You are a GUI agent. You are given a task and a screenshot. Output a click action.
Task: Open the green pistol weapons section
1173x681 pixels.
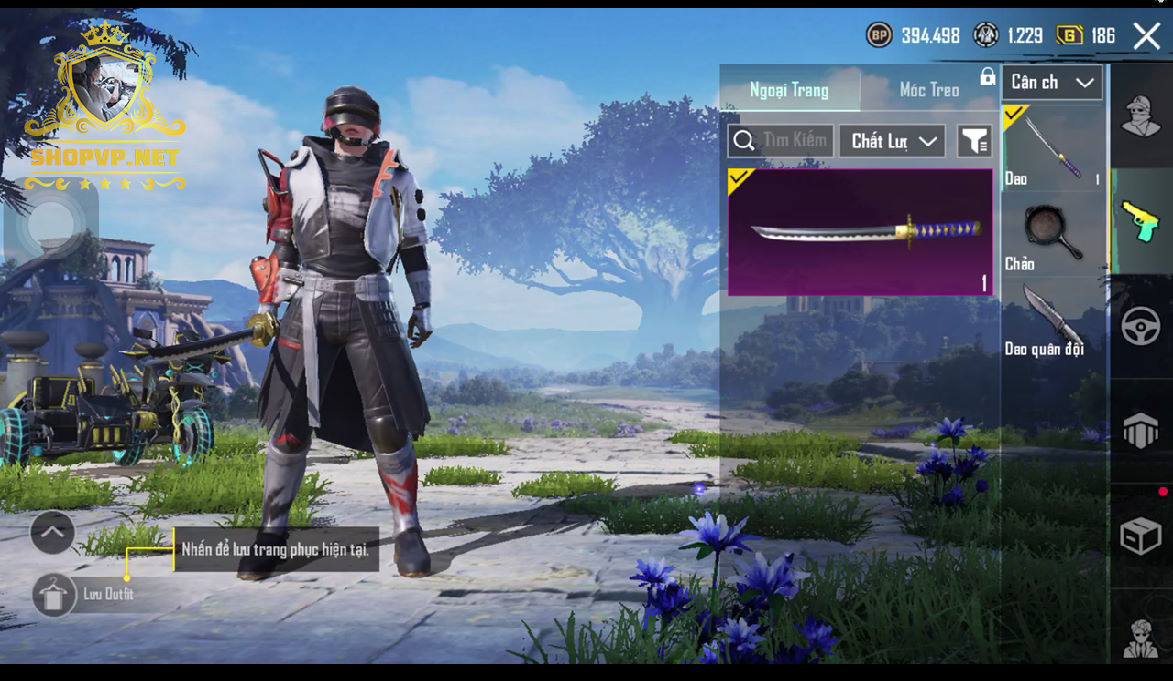pyautogui.click(x=1141, y=220)
